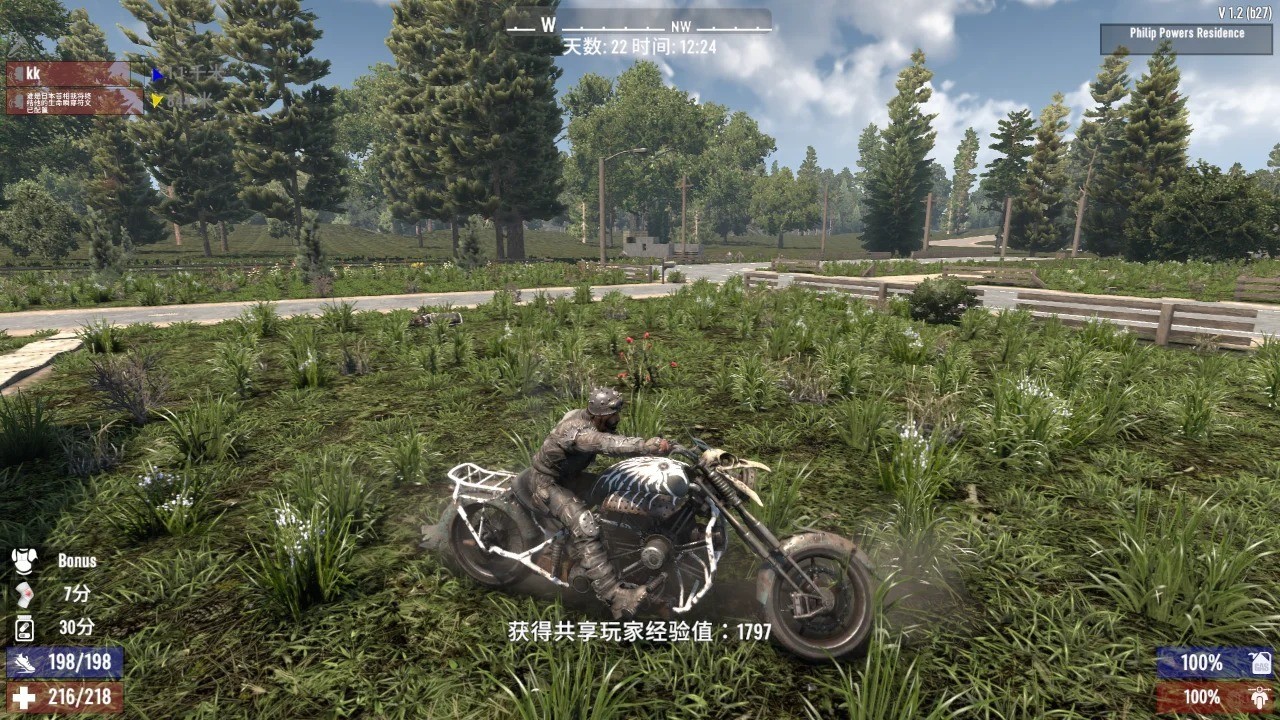Click the knee injury buff icon
The image size is (1280, 720).
click(24, 594)
